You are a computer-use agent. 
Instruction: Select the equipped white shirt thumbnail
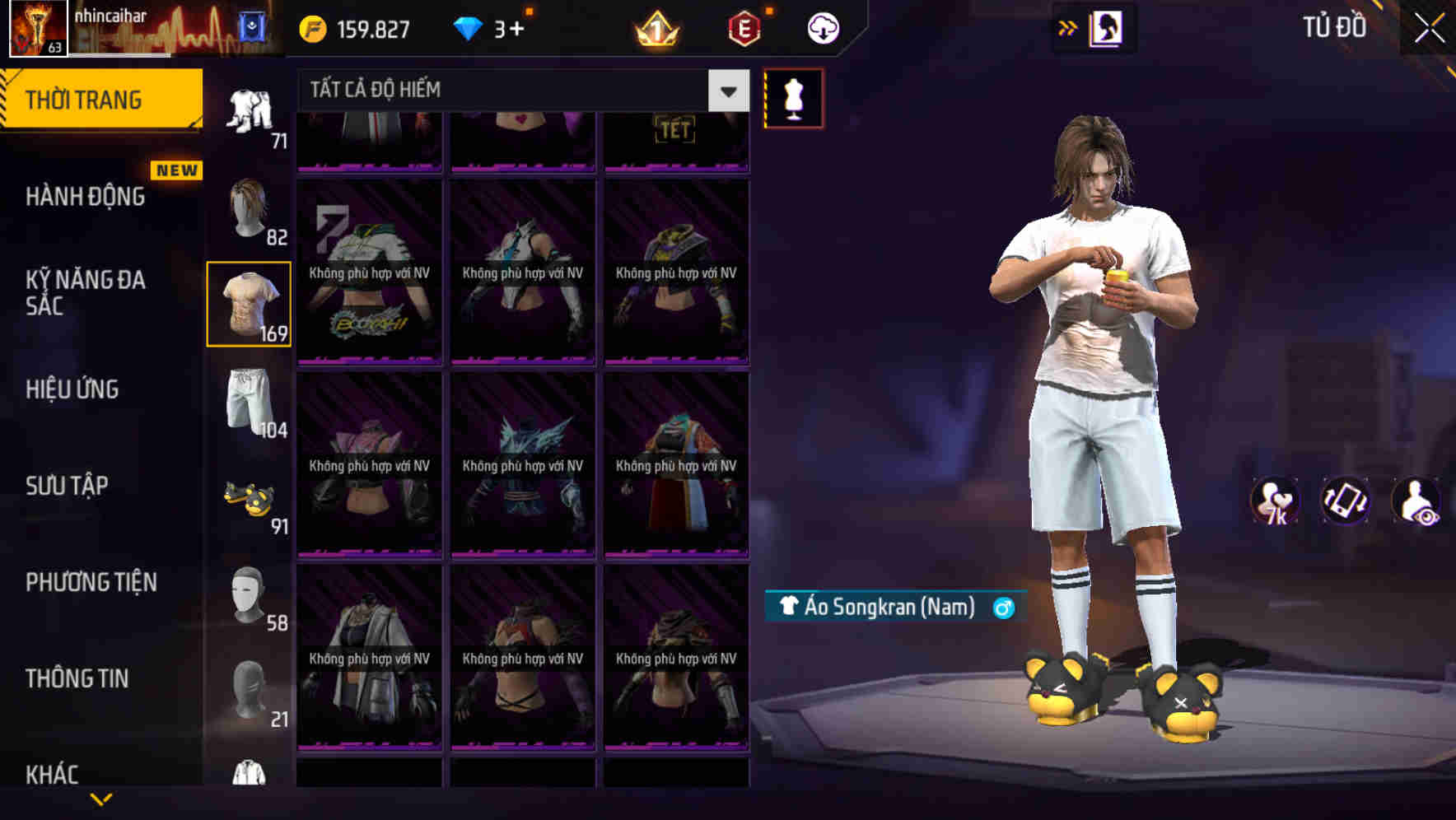(250, 303)
